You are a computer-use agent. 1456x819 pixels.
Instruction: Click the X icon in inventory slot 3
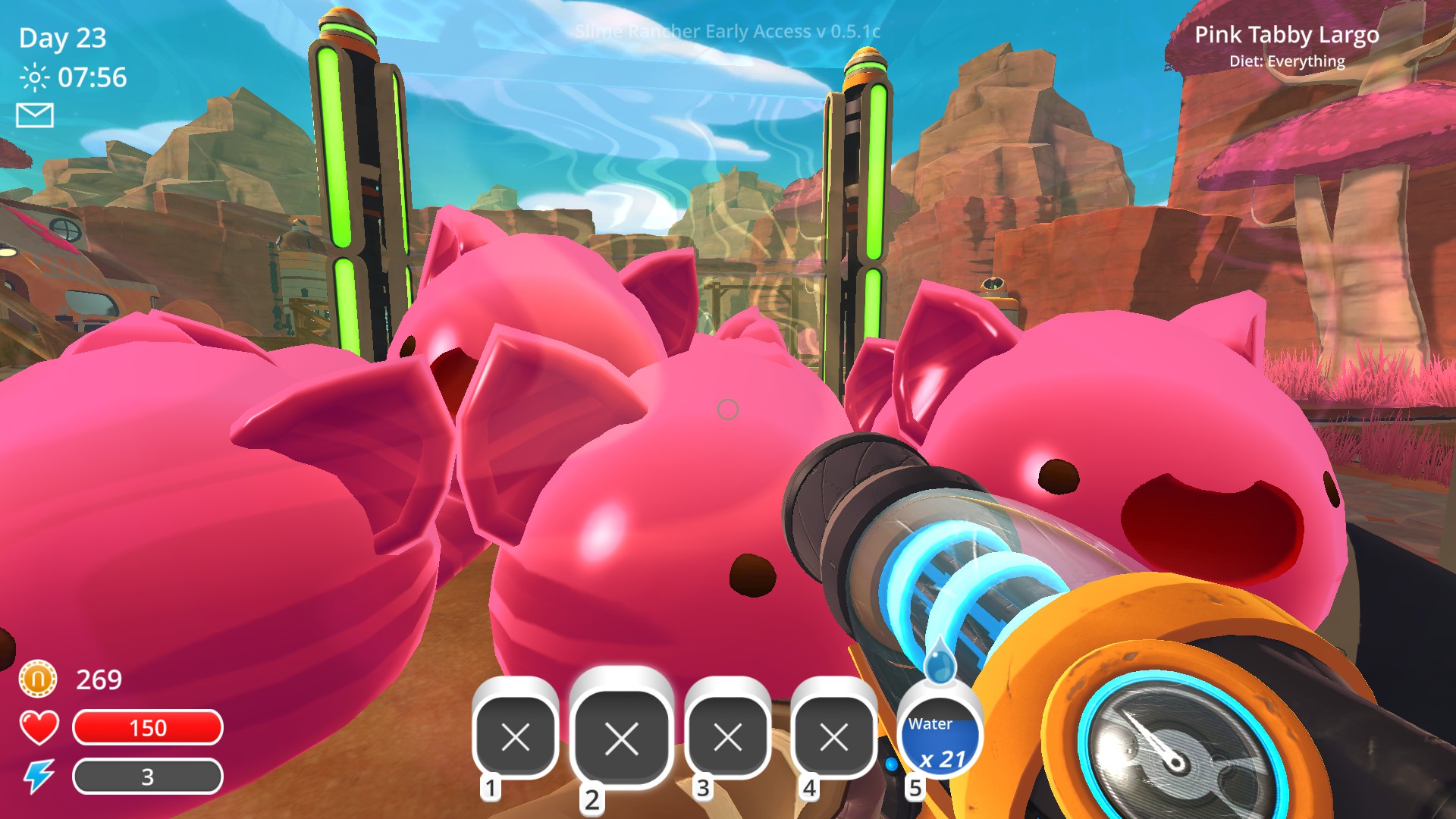pos(726,736)
